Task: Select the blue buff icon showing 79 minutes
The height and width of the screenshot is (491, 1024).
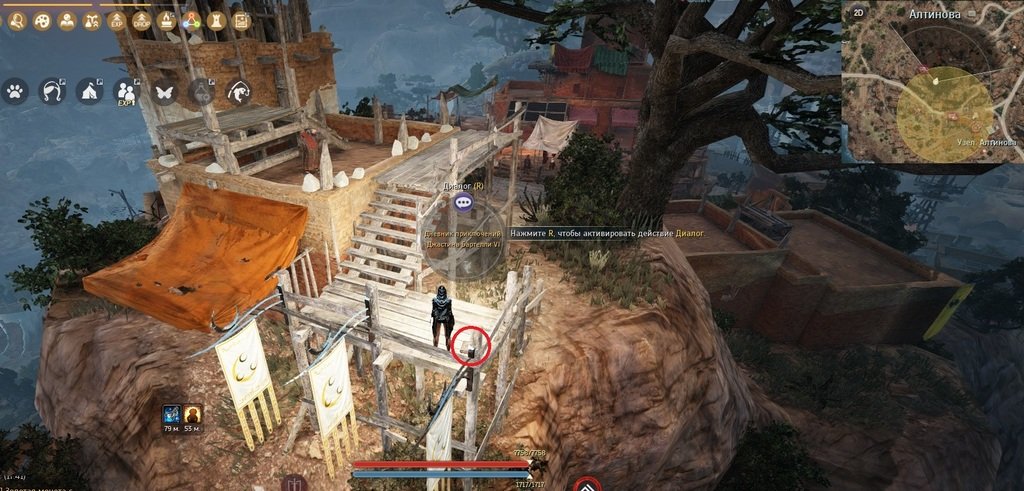Action: [x=171, y=413]
